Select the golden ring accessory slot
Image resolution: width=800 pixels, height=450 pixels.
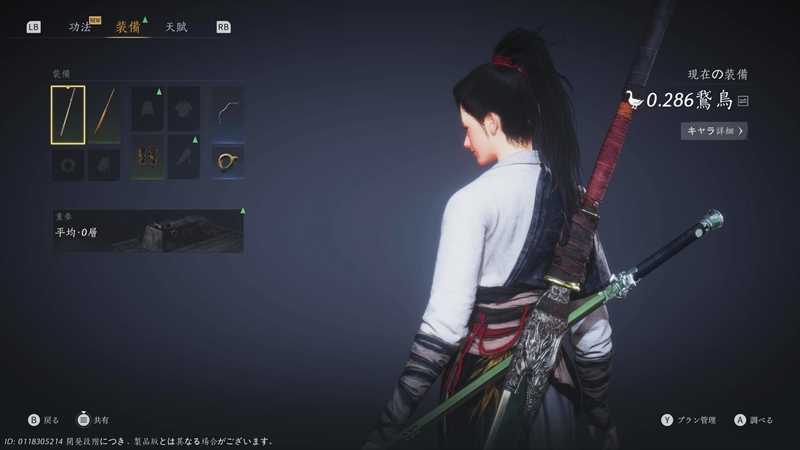point(228,160)
